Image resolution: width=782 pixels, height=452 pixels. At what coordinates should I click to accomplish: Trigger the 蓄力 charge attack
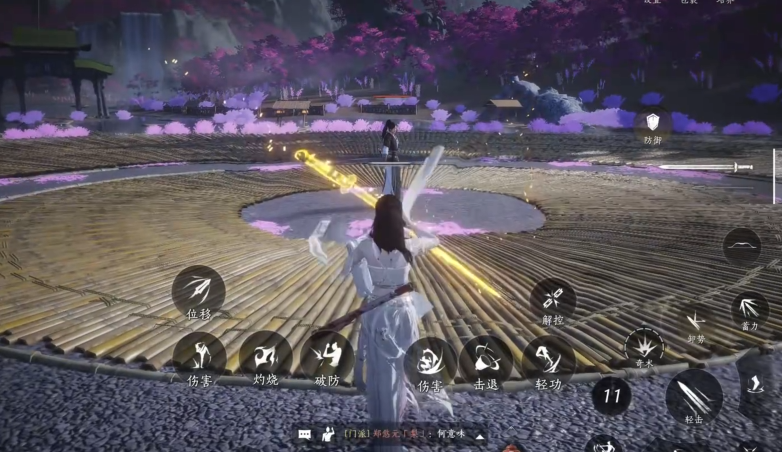750,309
